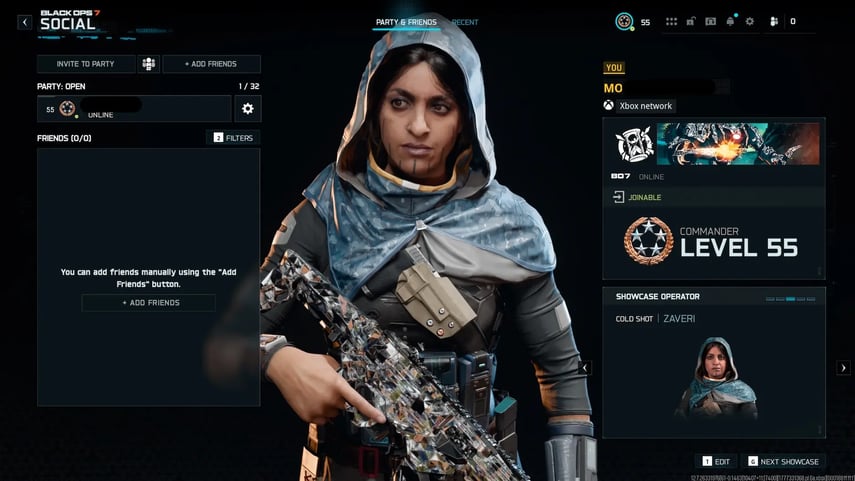
Task: Open the group icon button beside Invite to Party
Action: pos(149,64)
